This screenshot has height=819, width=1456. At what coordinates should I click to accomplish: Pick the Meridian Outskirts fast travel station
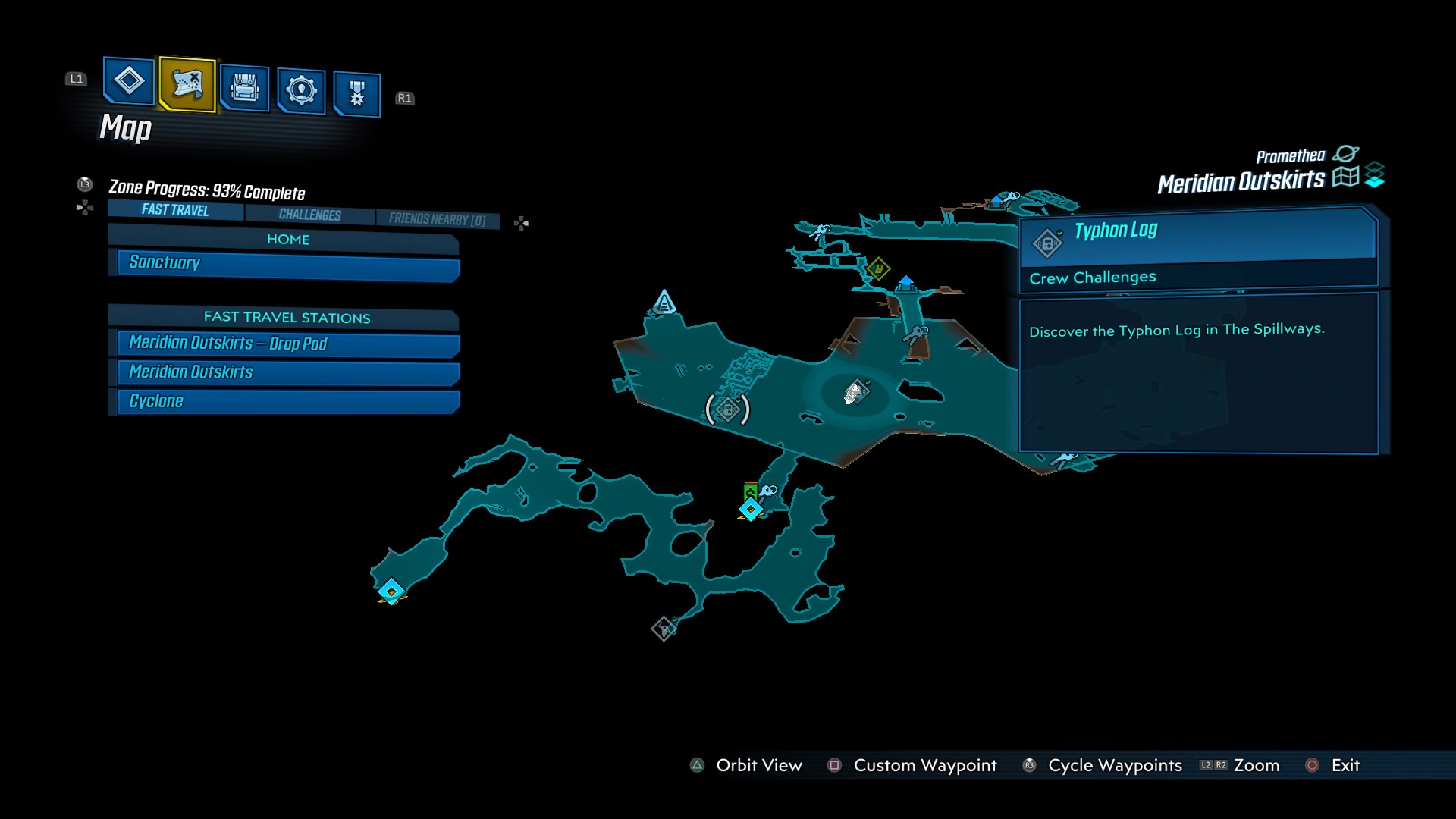coord(288,372)
